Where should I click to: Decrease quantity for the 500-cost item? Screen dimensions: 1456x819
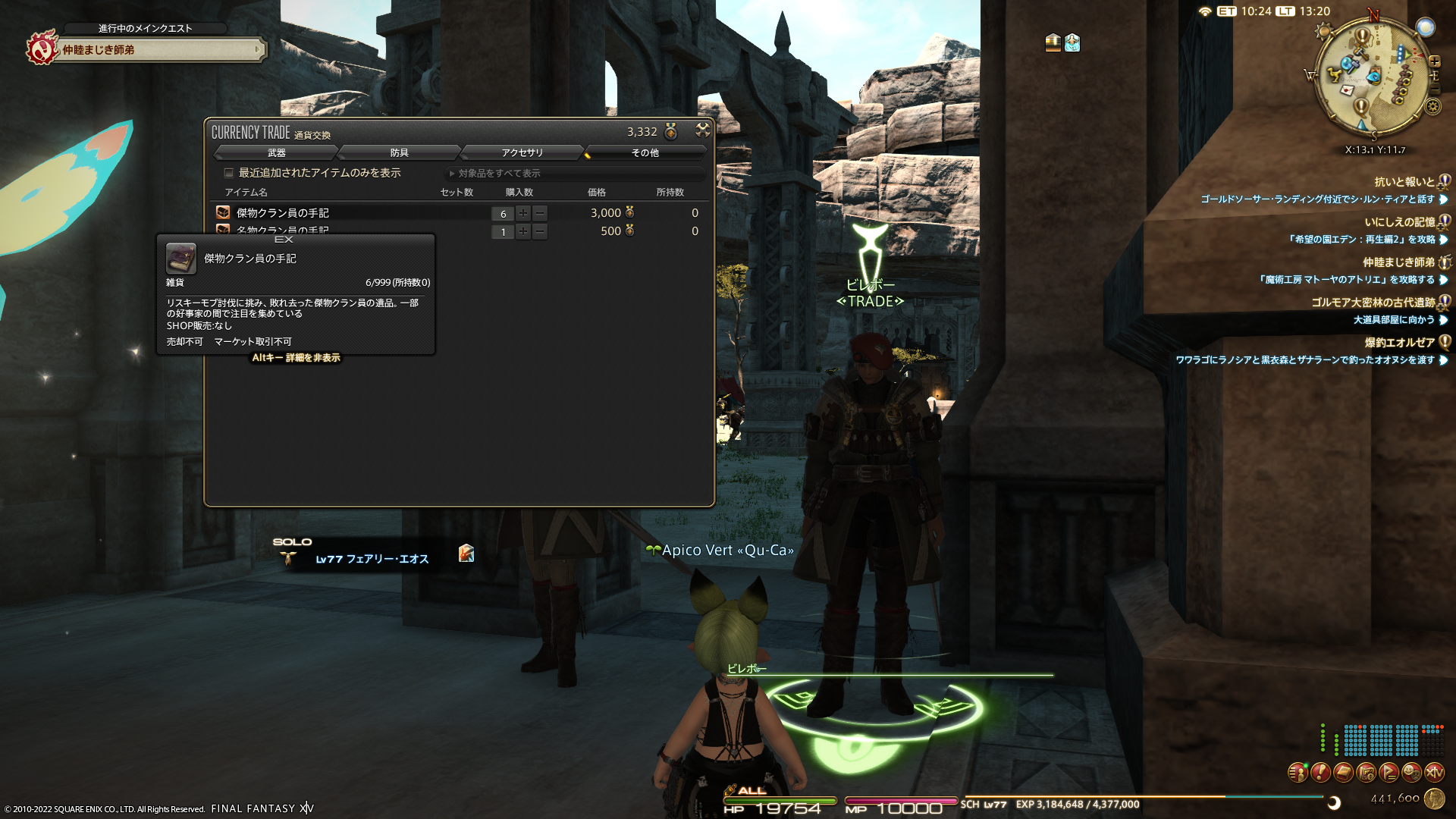[x=540, y=231]
